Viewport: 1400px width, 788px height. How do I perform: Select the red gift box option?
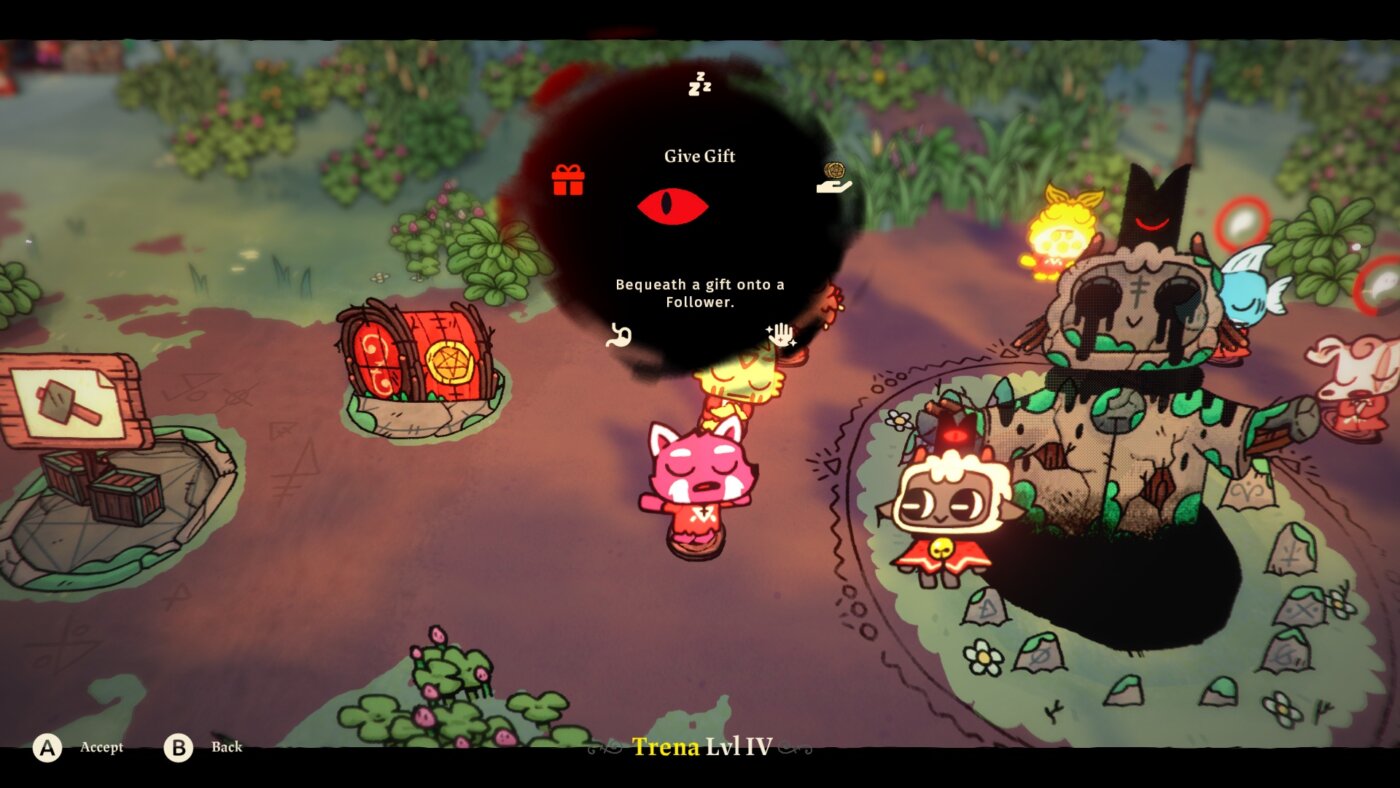[568, 180]
